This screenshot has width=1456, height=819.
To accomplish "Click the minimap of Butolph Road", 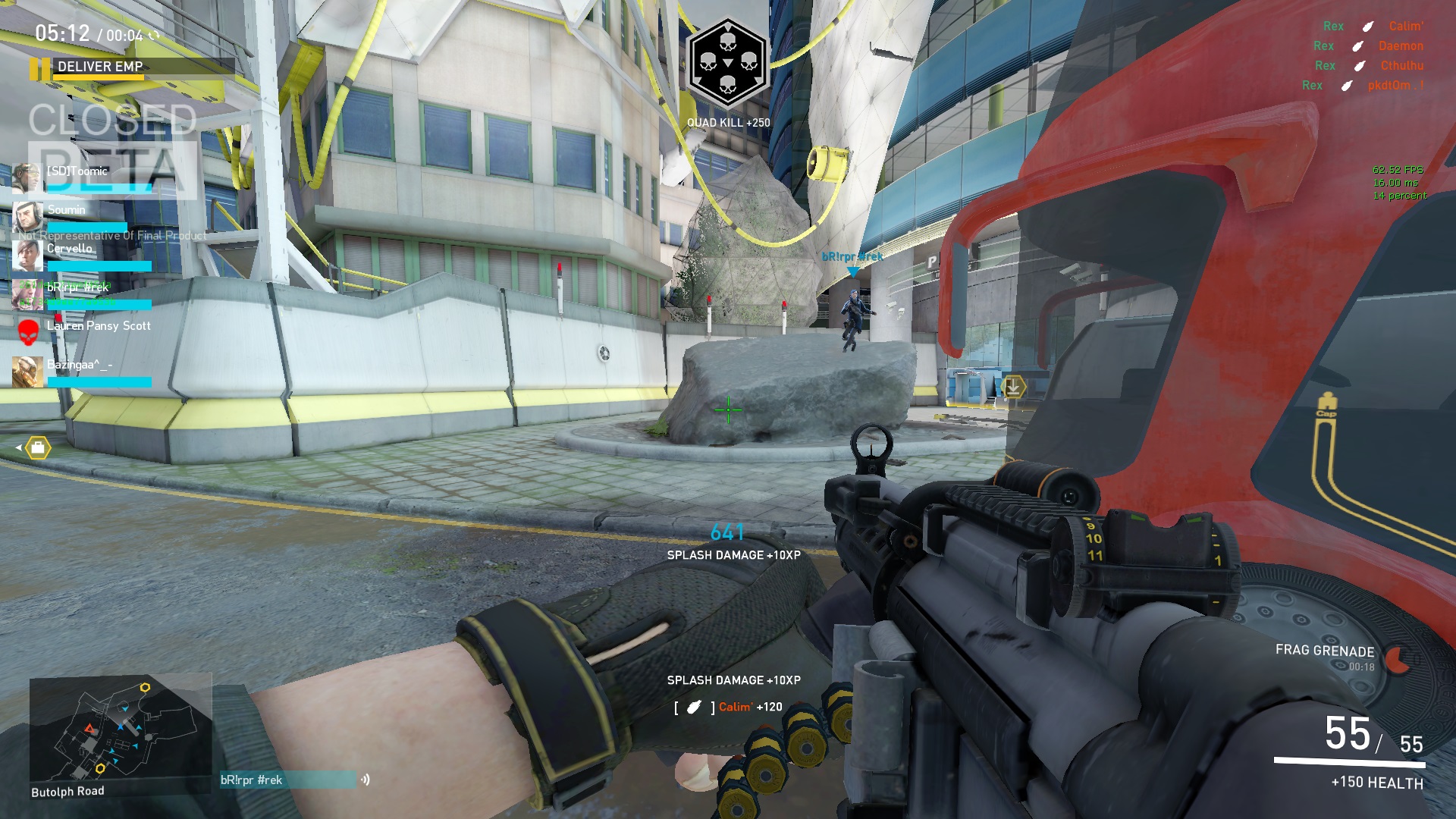I will pos(120,730).
